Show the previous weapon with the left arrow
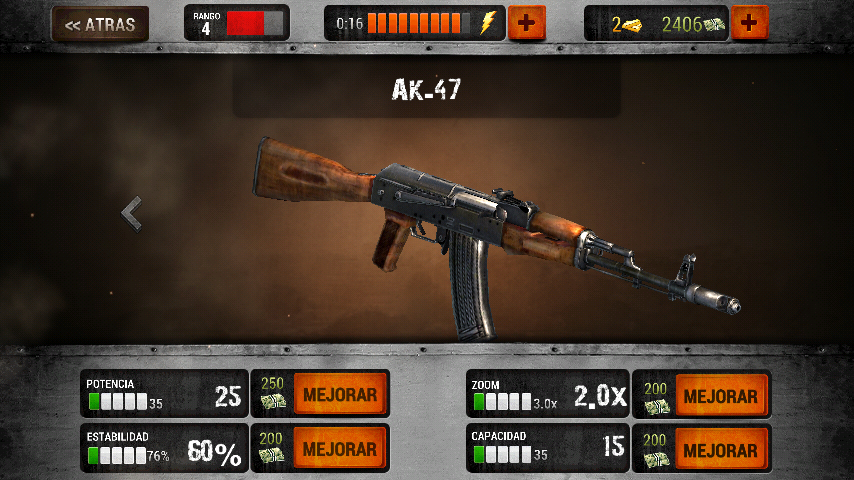 pyautogui.click(x=131, y=212)
